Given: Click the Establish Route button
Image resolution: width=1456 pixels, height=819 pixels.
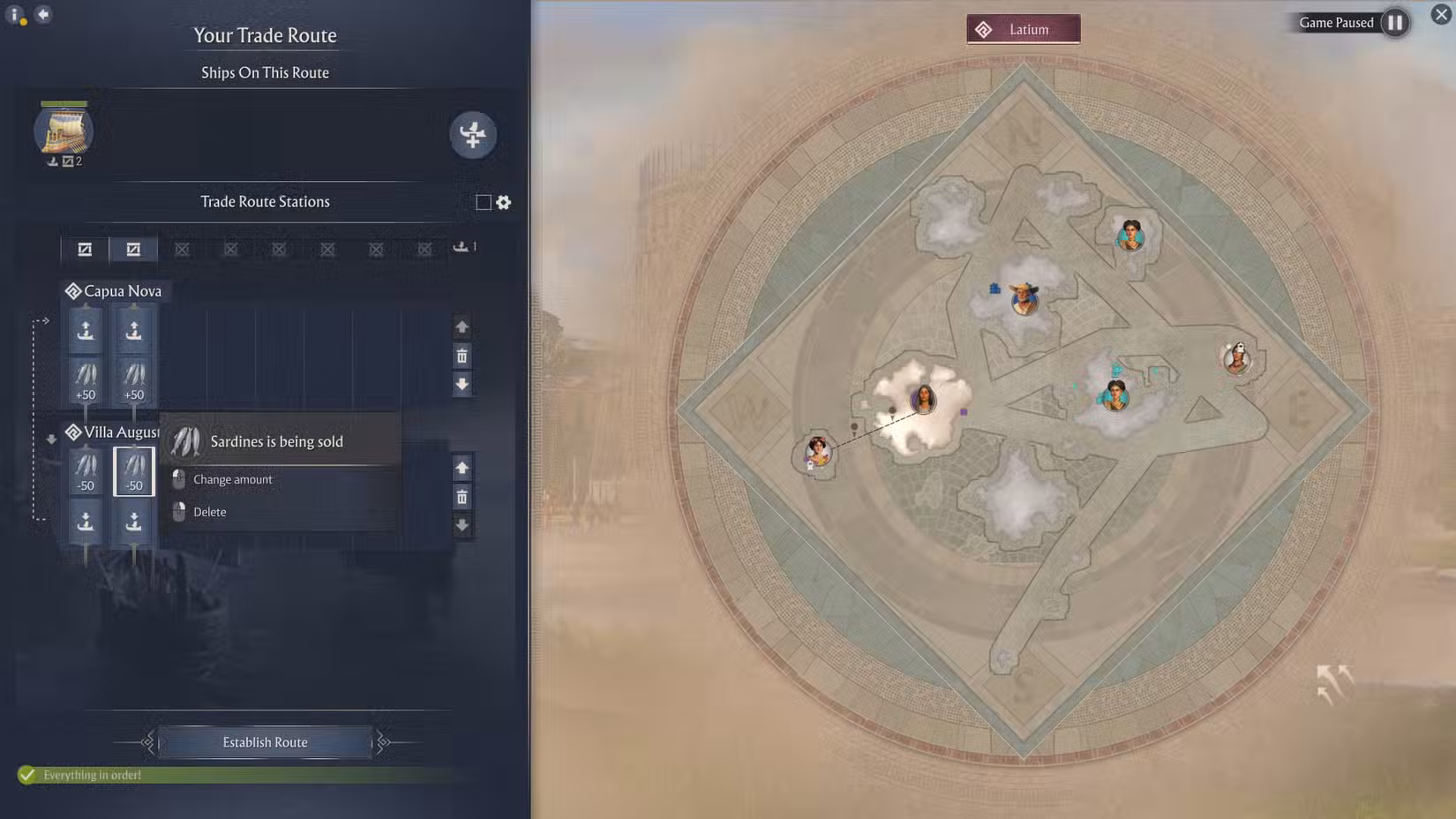Looking at the screenshot, I should [264, 741].
